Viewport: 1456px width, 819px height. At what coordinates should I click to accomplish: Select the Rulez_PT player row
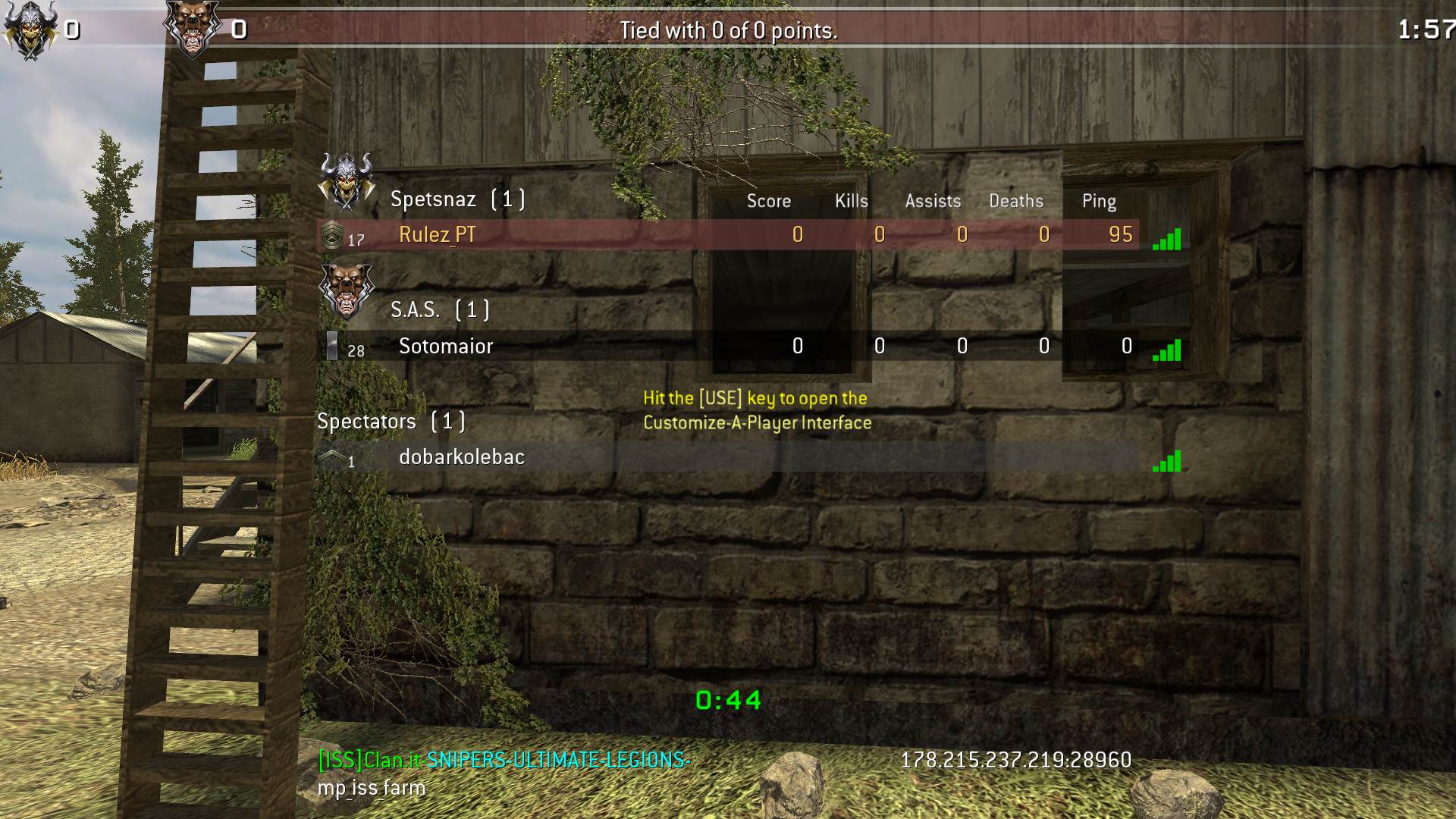tap(438, 235)
